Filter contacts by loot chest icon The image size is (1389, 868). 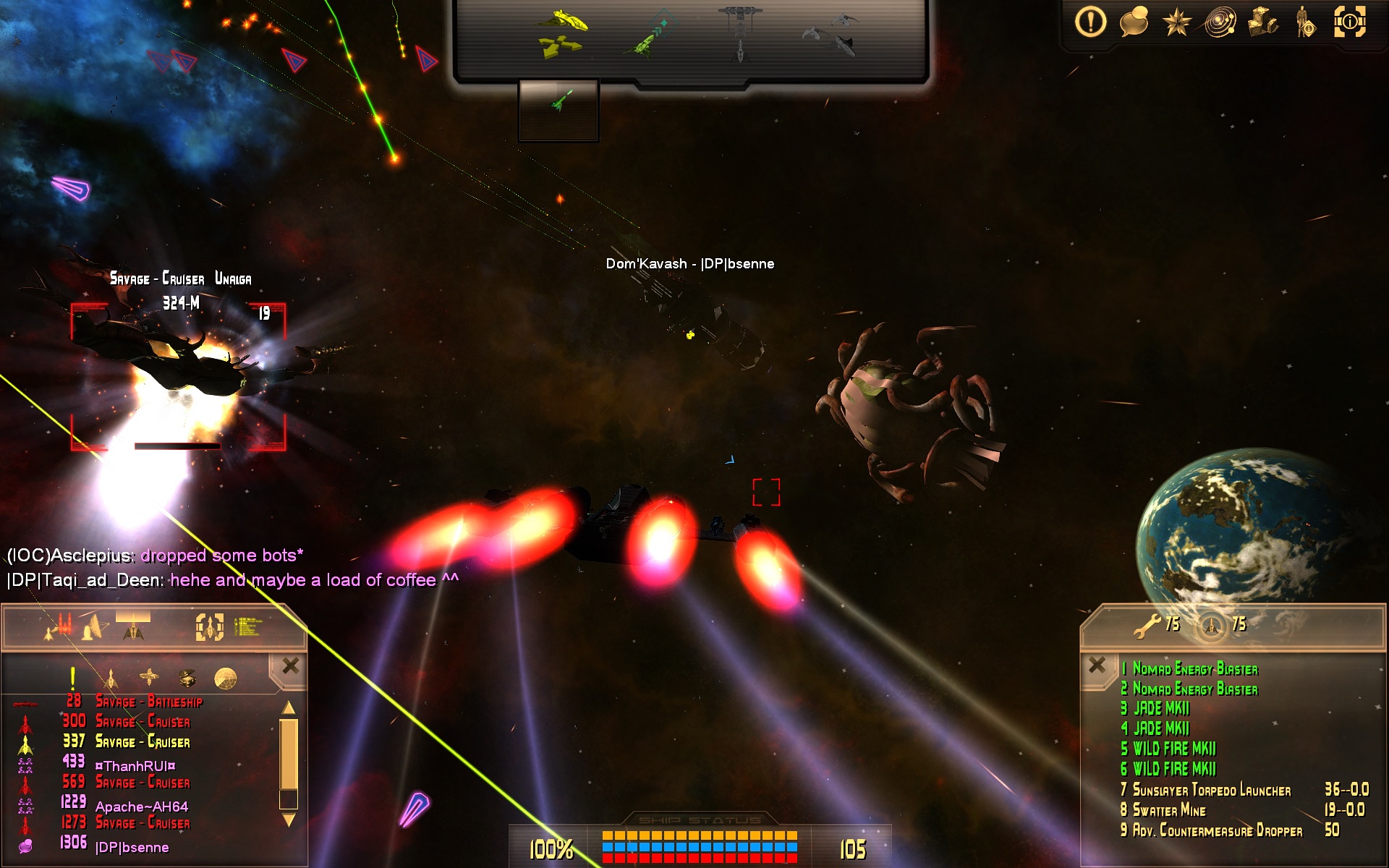pyautogui.click(x=187, y=678)
